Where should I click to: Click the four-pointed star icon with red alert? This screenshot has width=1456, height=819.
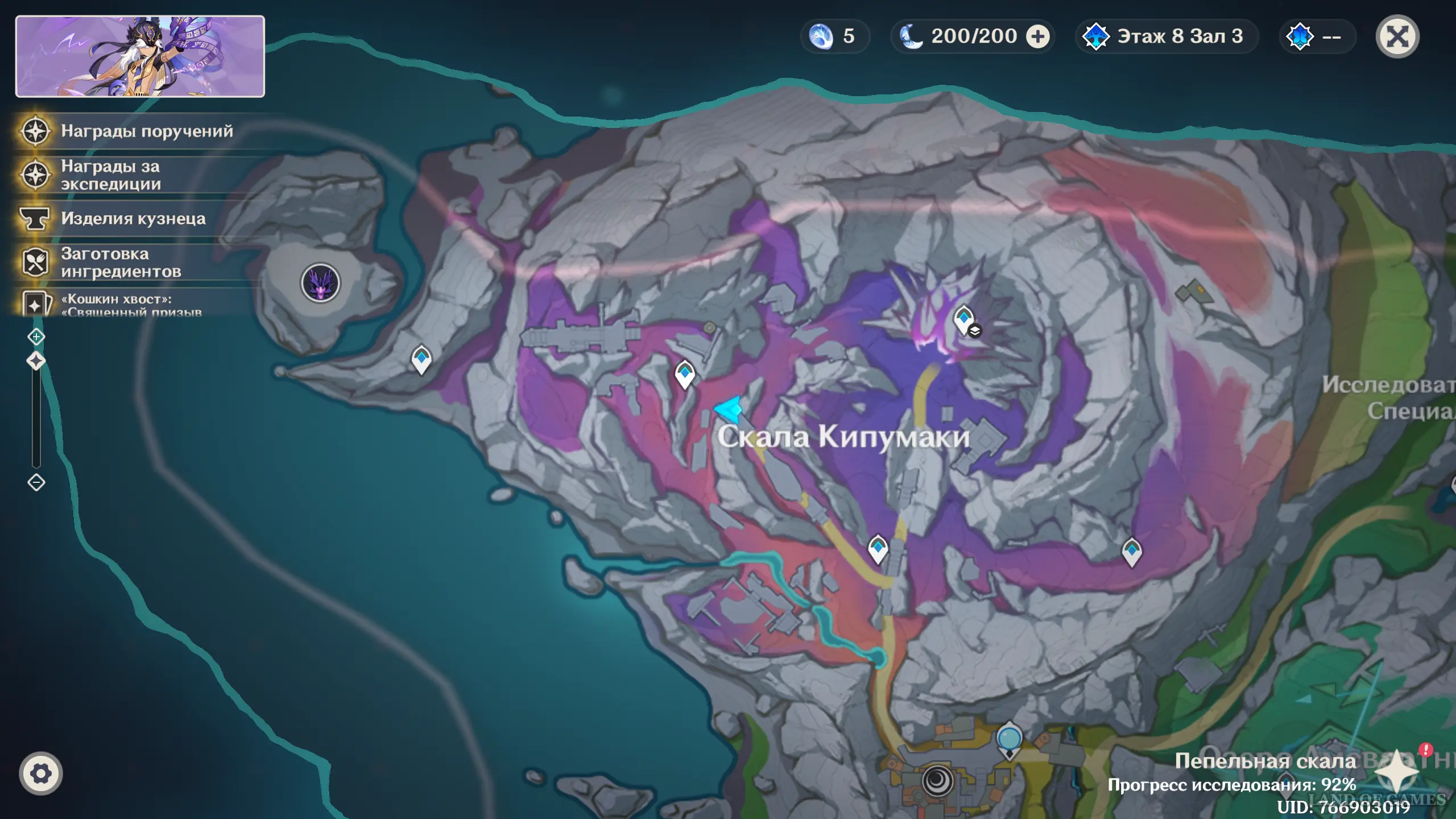(x=1397, y=772)
